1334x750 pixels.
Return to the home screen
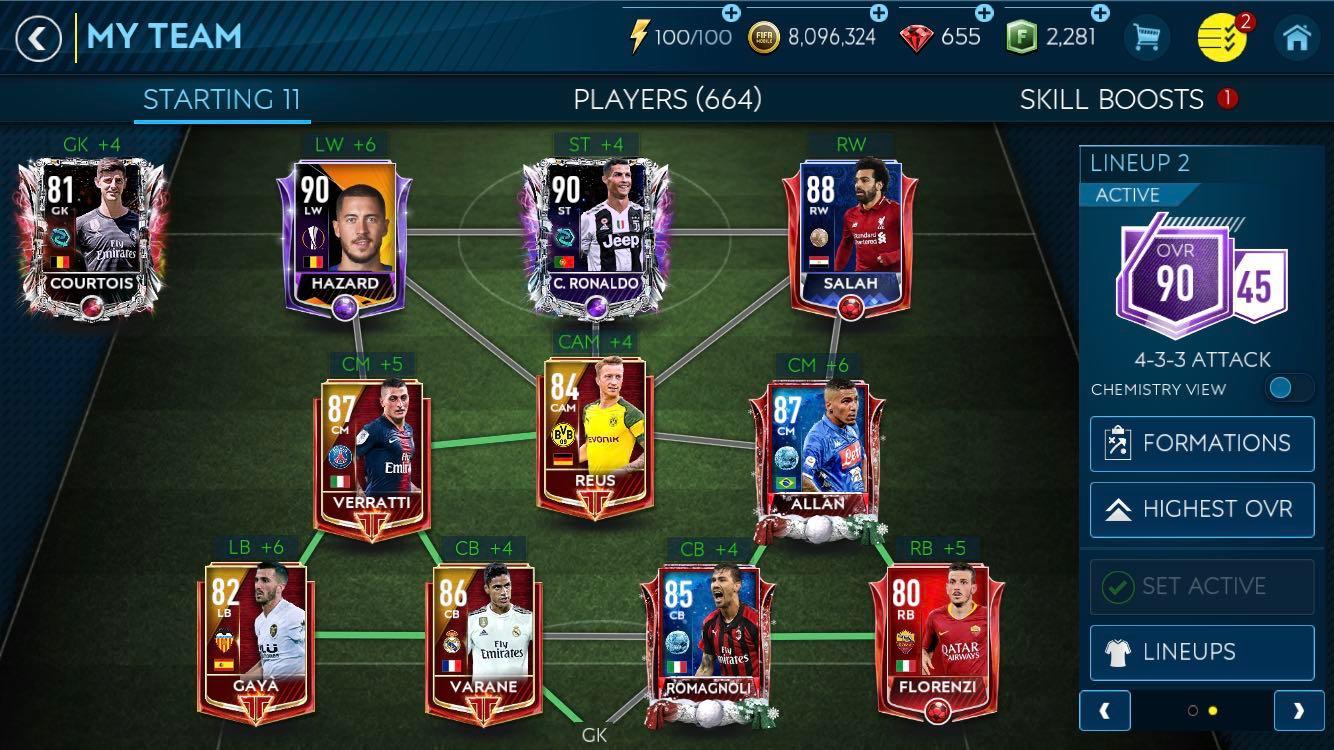(x=1297, y=39)
